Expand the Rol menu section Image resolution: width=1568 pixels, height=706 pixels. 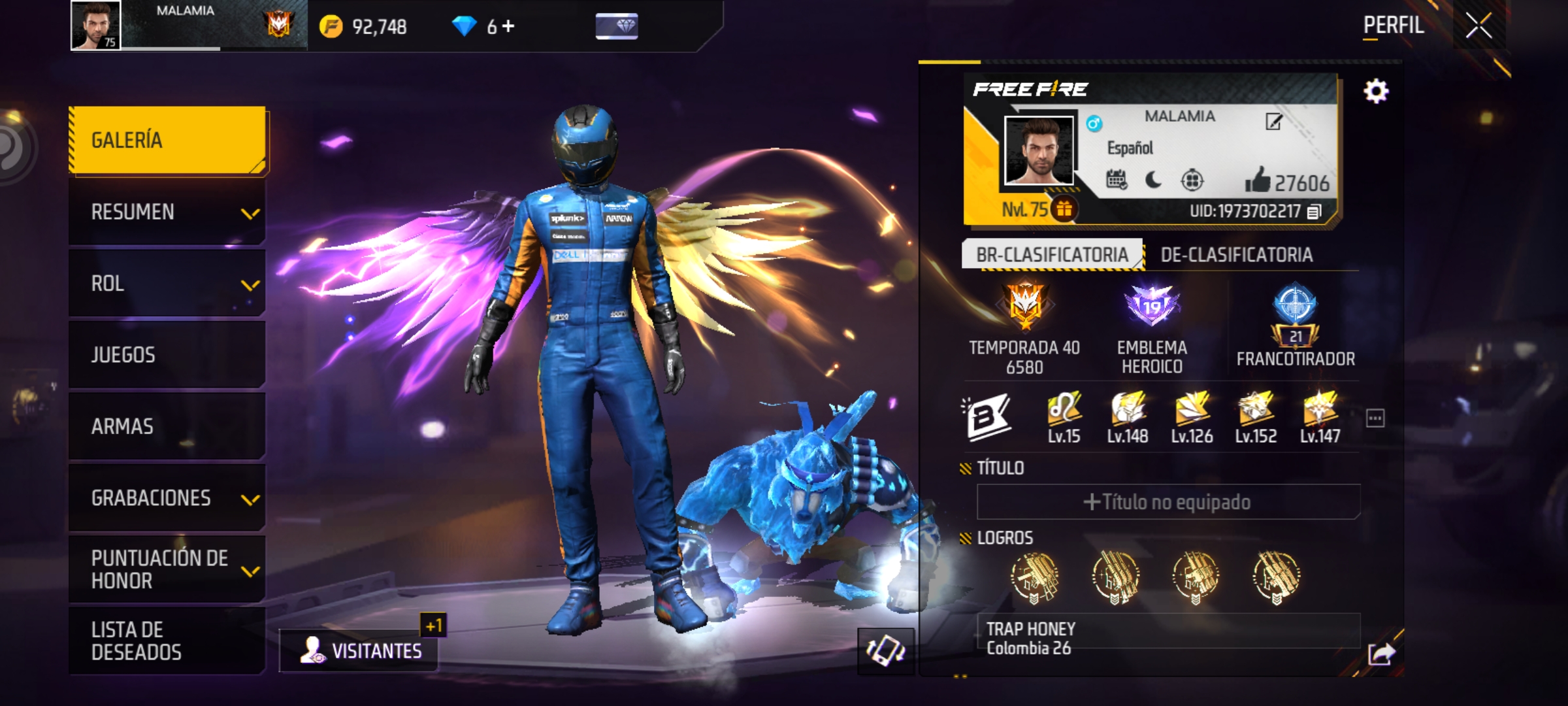[x=167, y=284]
